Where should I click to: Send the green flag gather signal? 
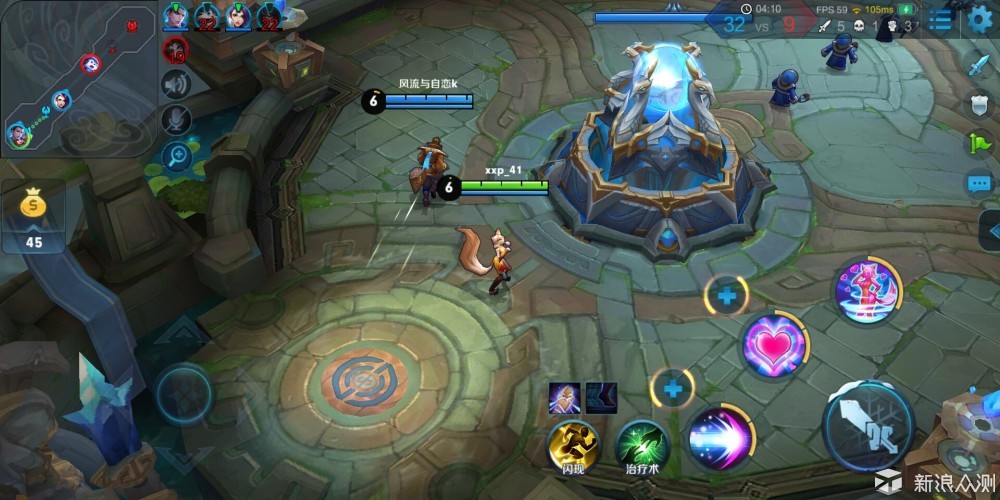point(978,144)
